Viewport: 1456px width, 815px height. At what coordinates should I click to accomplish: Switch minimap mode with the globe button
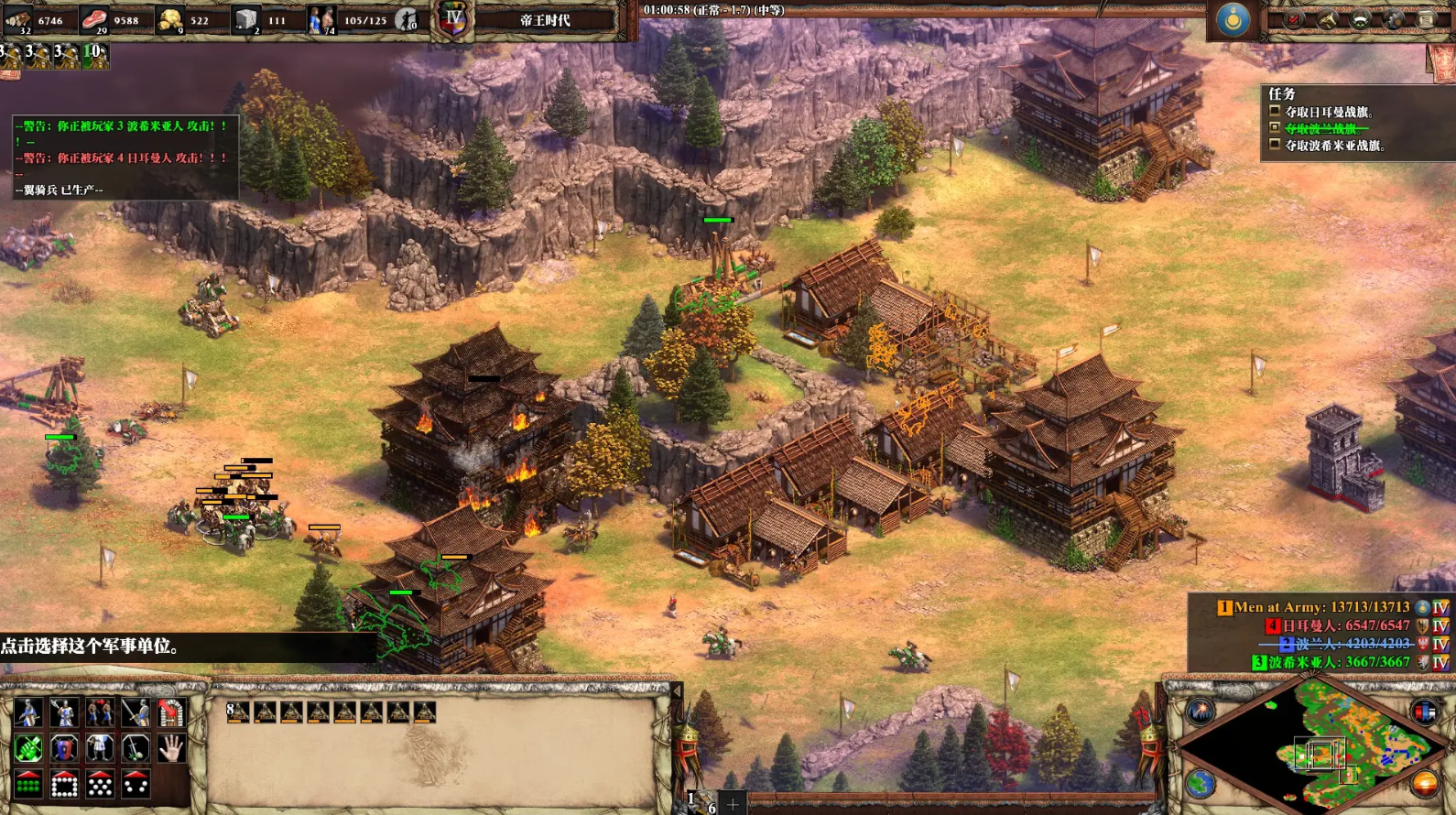(x=1201, y=784)
